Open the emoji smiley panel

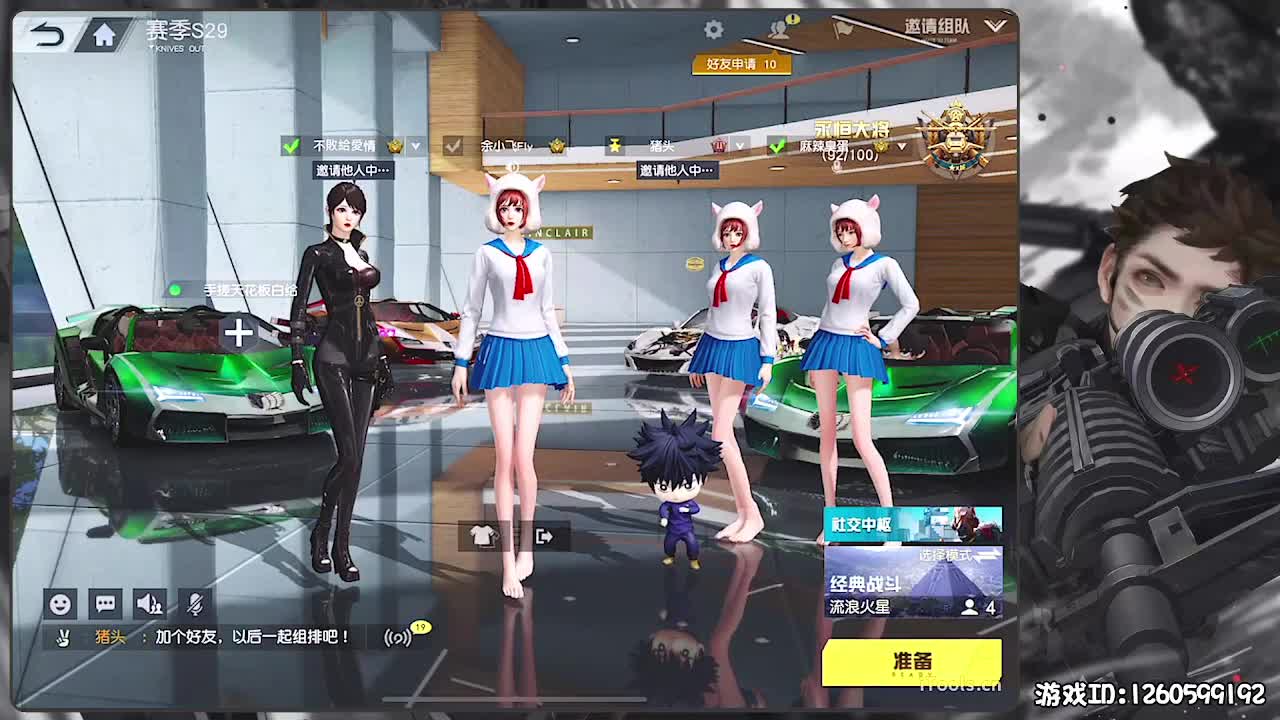[x=62, y=604]
